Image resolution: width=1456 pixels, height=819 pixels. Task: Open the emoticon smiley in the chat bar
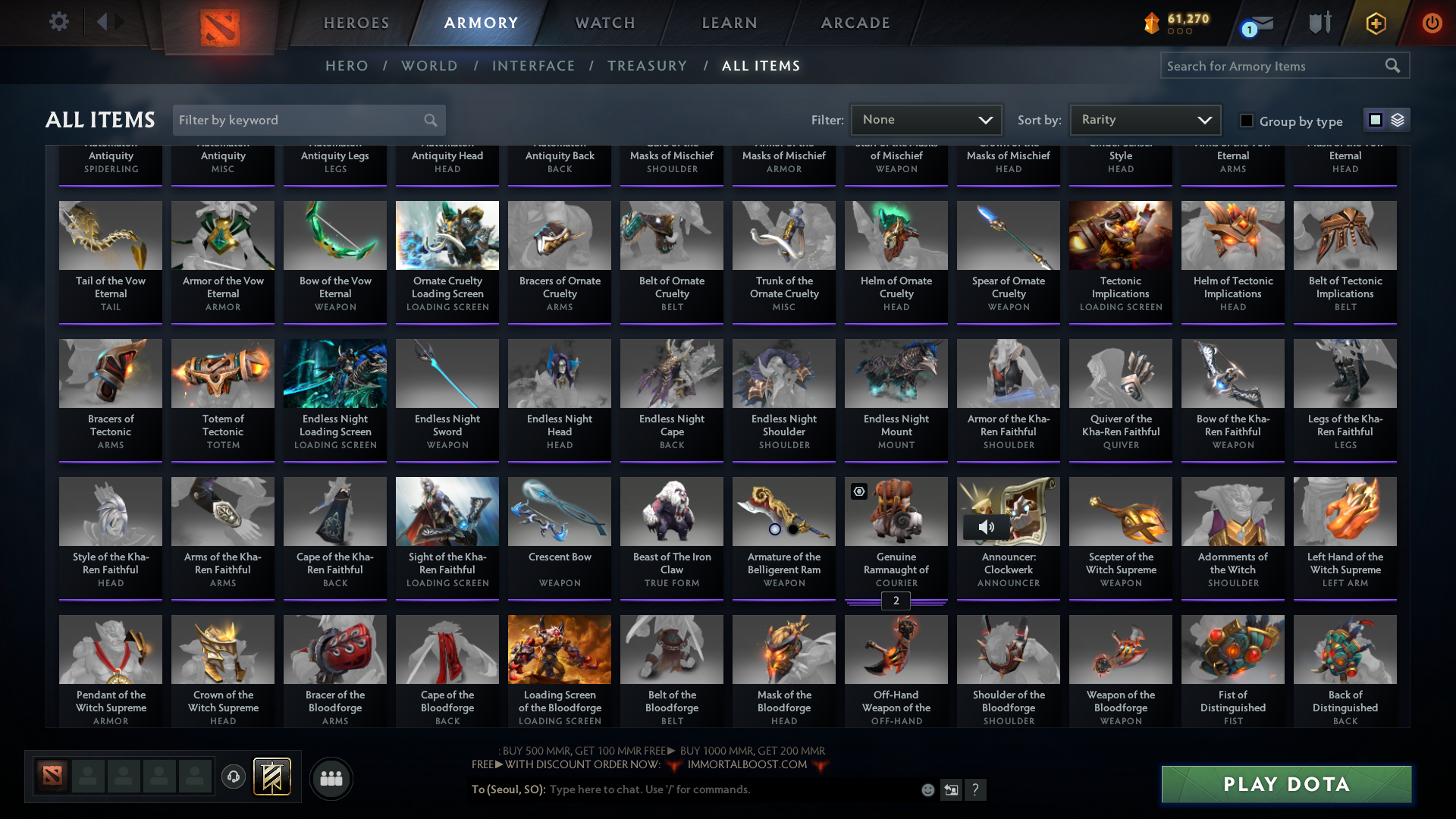(x=927, y=789)
